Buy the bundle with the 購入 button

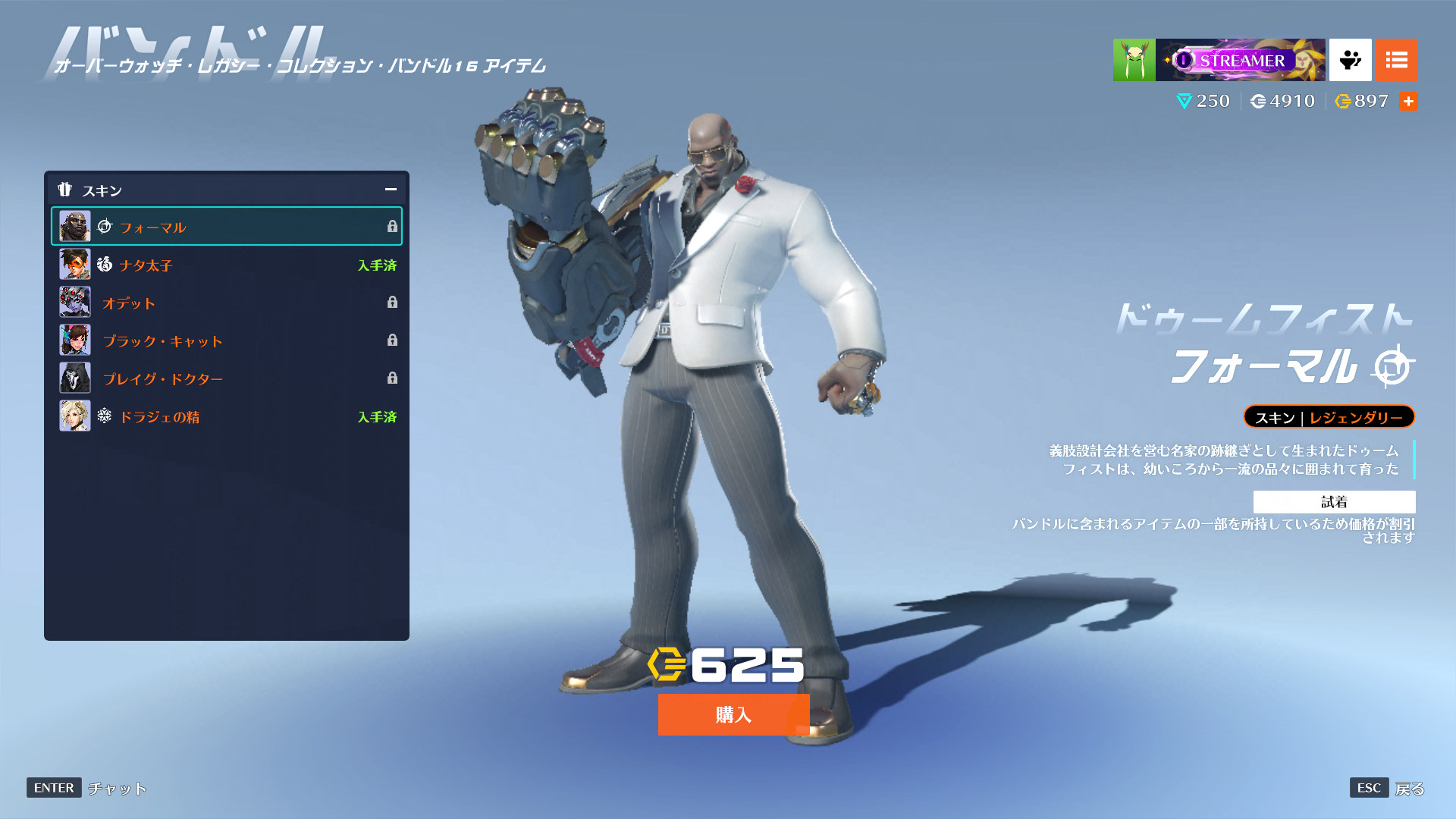[x=733, y=714]
